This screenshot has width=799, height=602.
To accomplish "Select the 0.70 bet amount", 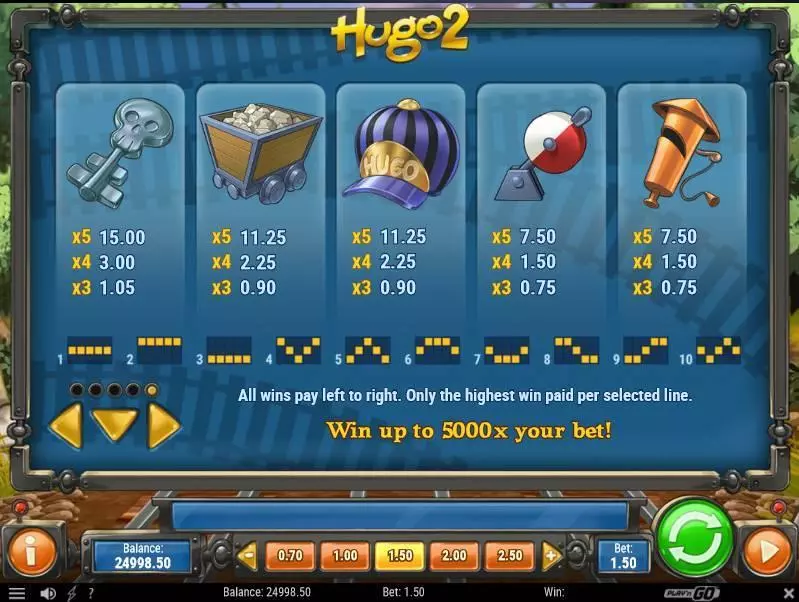I will click(289, 555).
